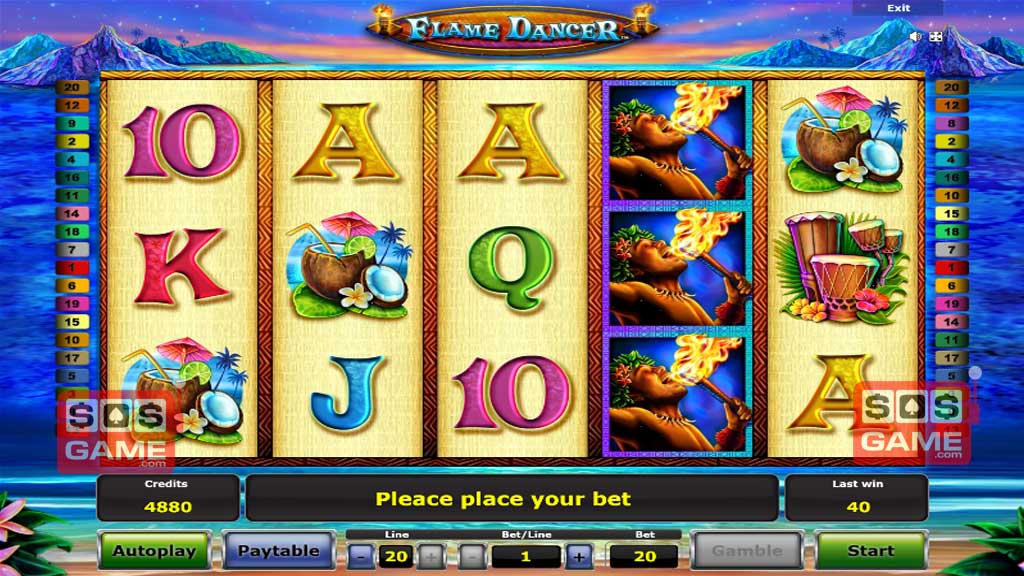Raise the bet per line
This screenshot has height=576, width=1024.
pyautogui.click(x=579, y=557)
